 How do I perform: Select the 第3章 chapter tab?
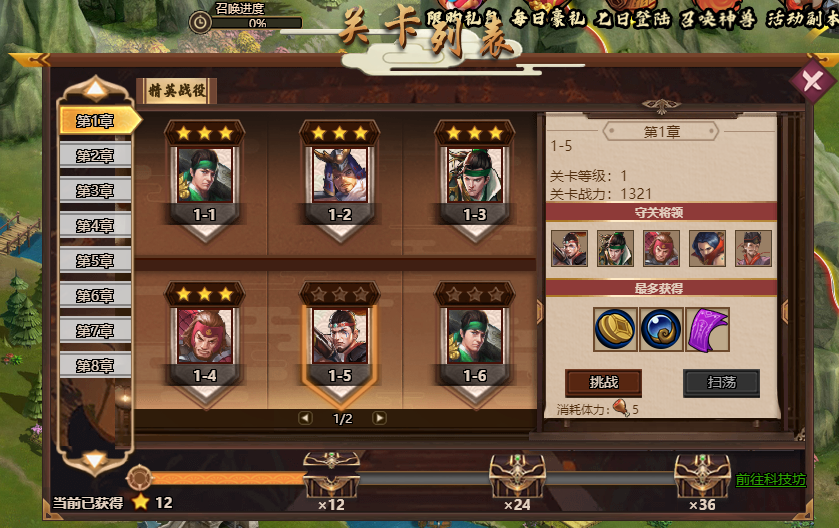coord(95,190)
